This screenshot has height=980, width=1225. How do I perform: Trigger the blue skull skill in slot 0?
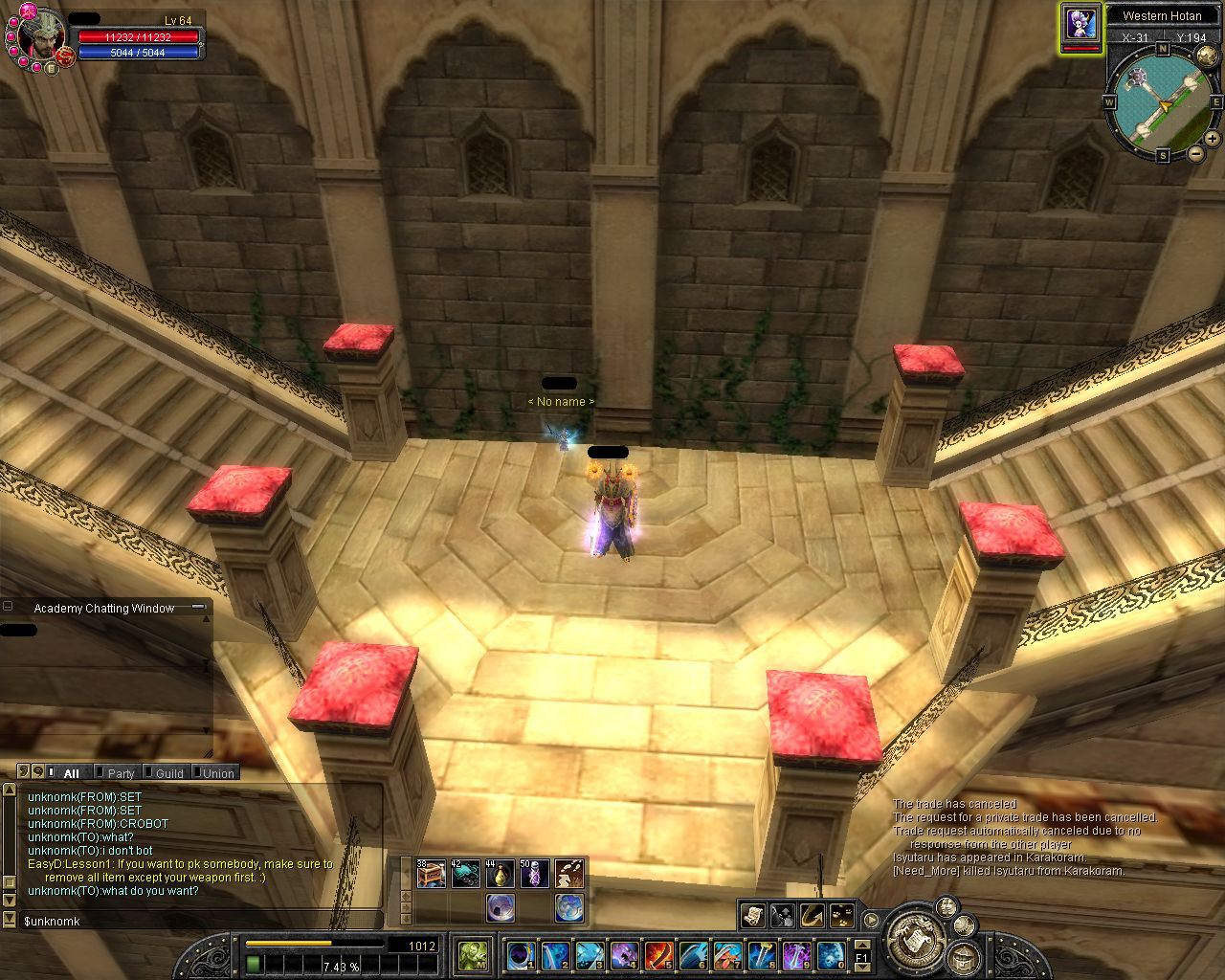coord(830,954)
